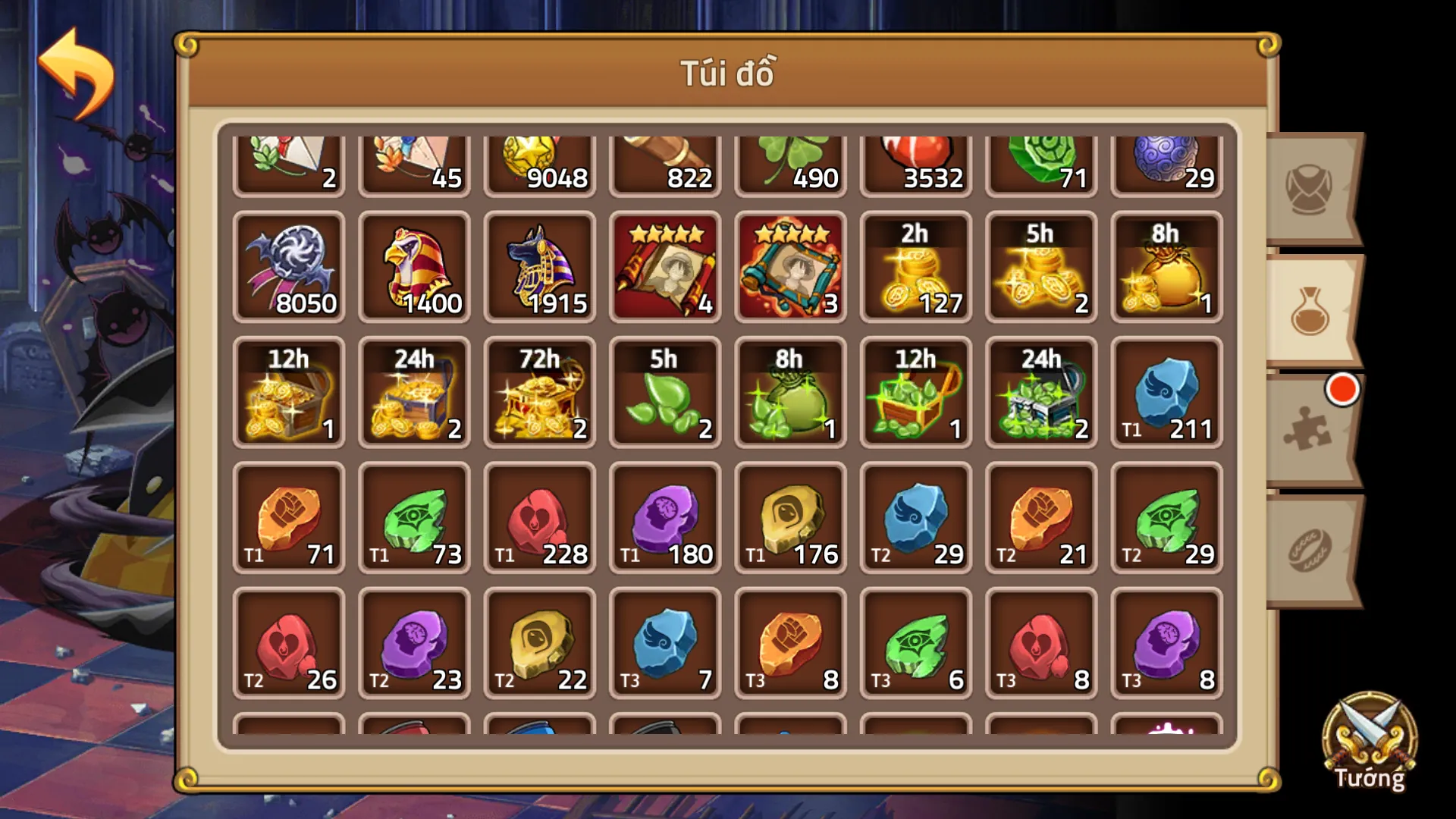Select the gold star coin showing 9048

540,159
